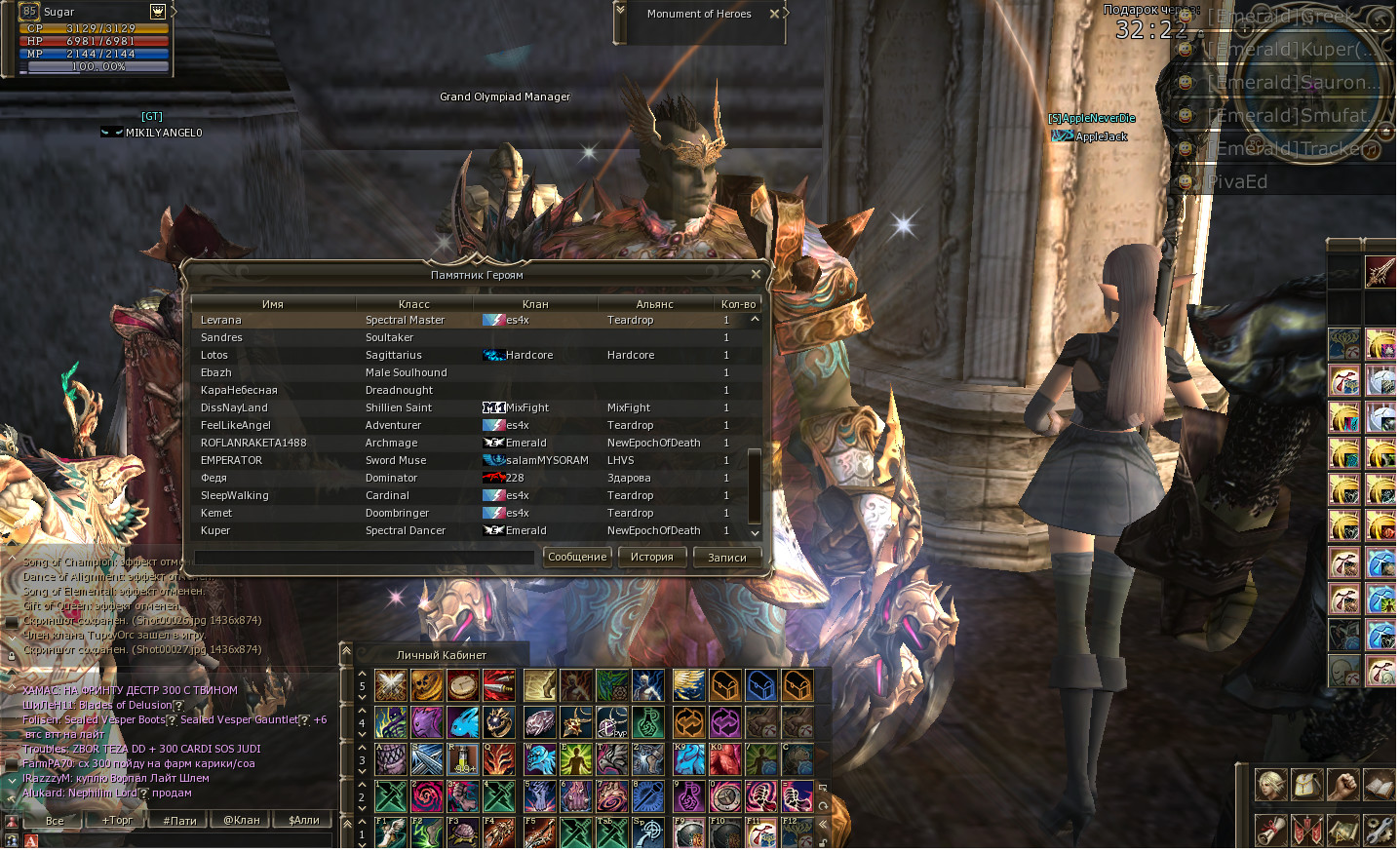Open the #Пати chat tab
1400x852 pixels.
[x=179, y=820]
